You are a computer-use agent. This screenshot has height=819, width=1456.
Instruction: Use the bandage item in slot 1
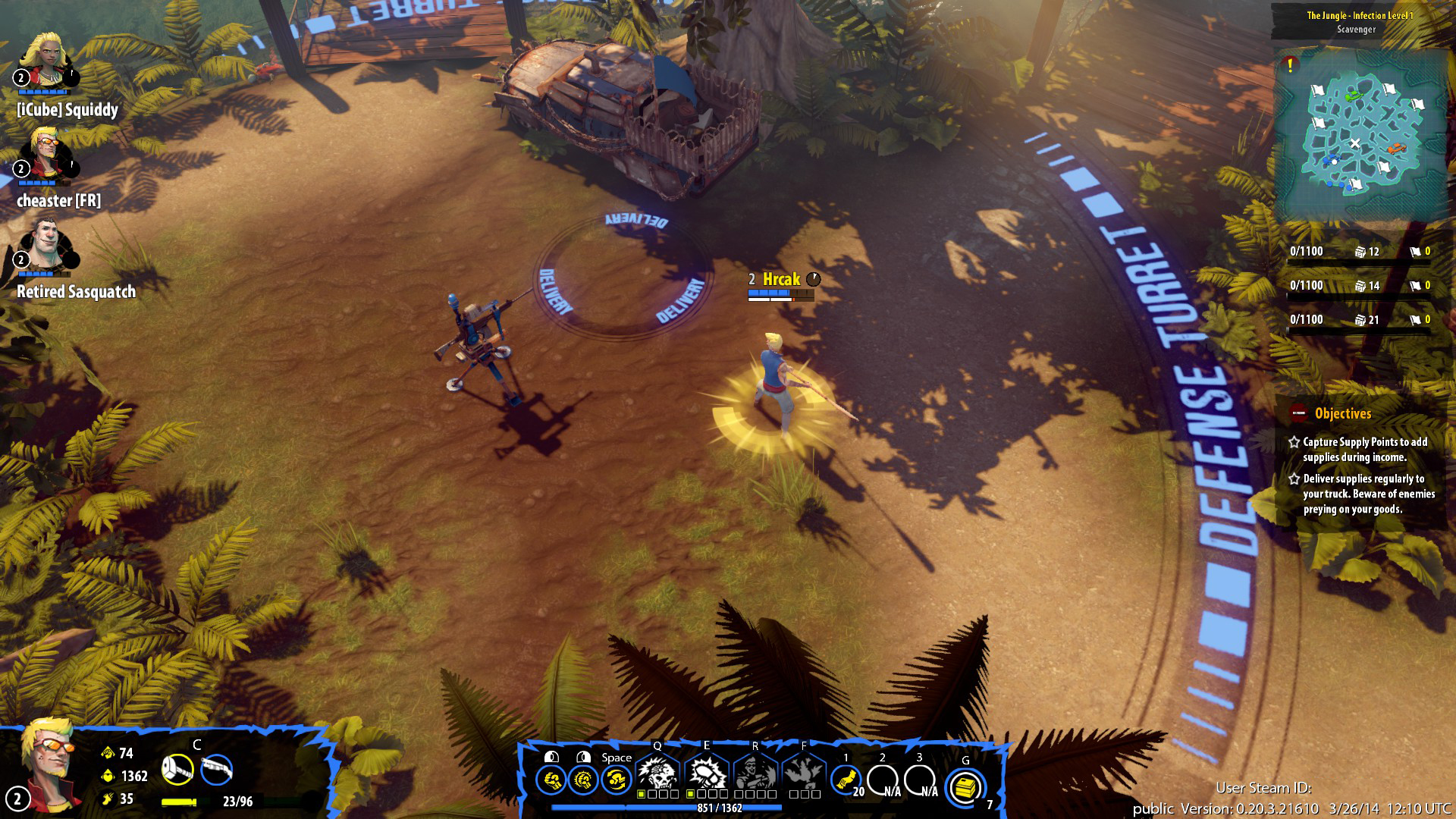click(x=846, y=780)
